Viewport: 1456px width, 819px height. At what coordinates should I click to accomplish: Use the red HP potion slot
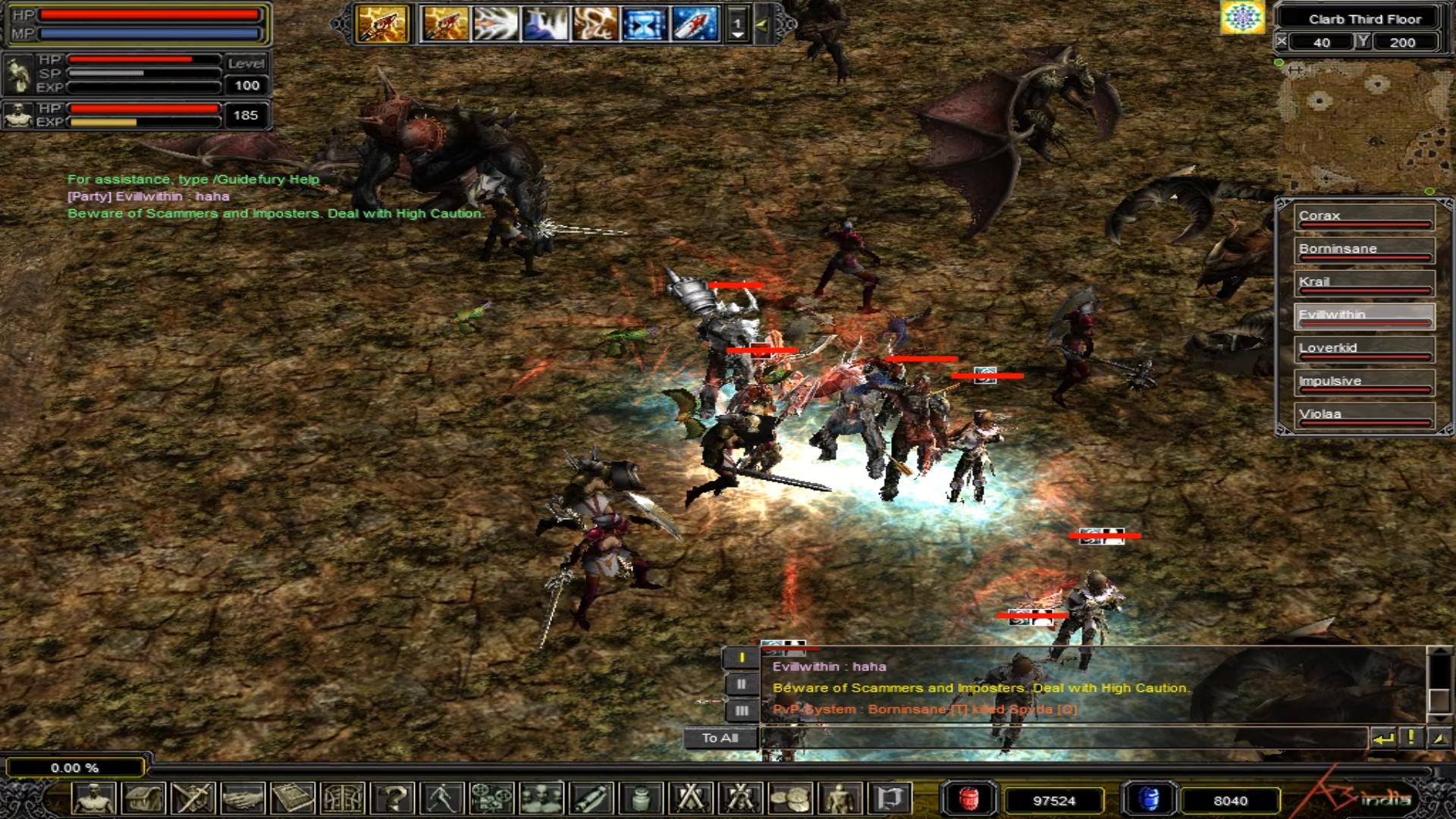click(968, 799)
